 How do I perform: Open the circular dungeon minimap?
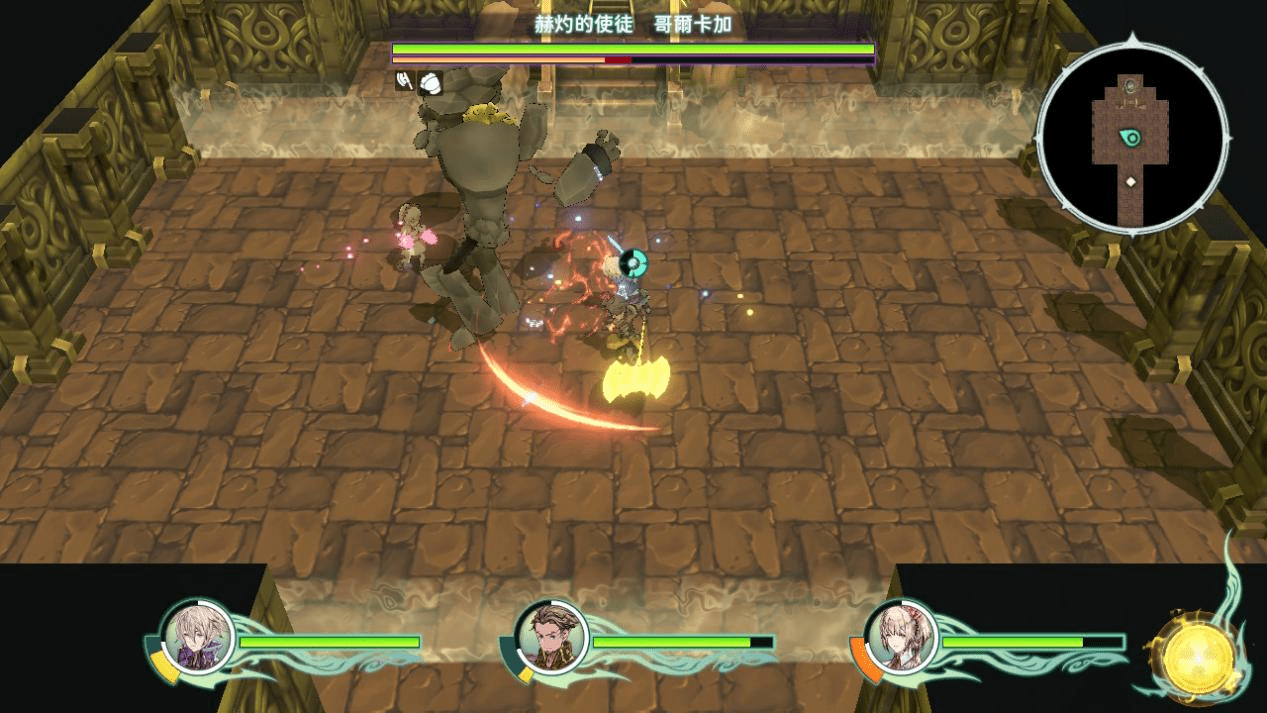[x=1132, y=138]
